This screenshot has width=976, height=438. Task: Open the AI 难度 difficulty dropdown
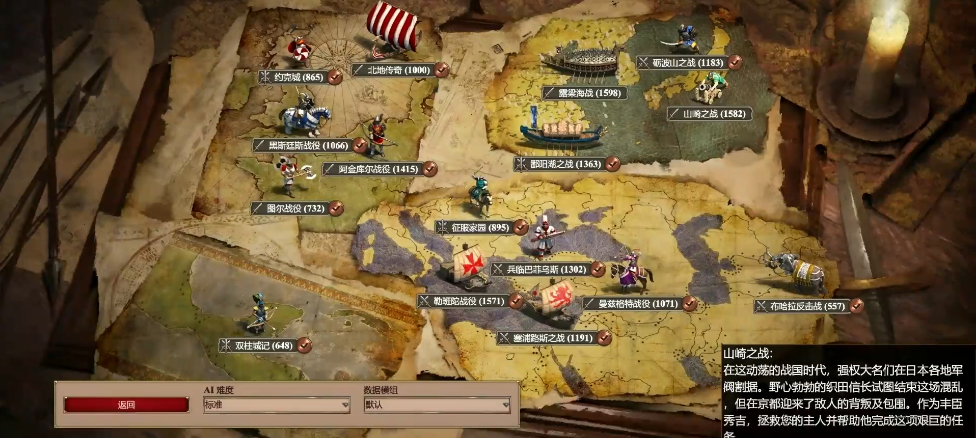pos(276,405)
